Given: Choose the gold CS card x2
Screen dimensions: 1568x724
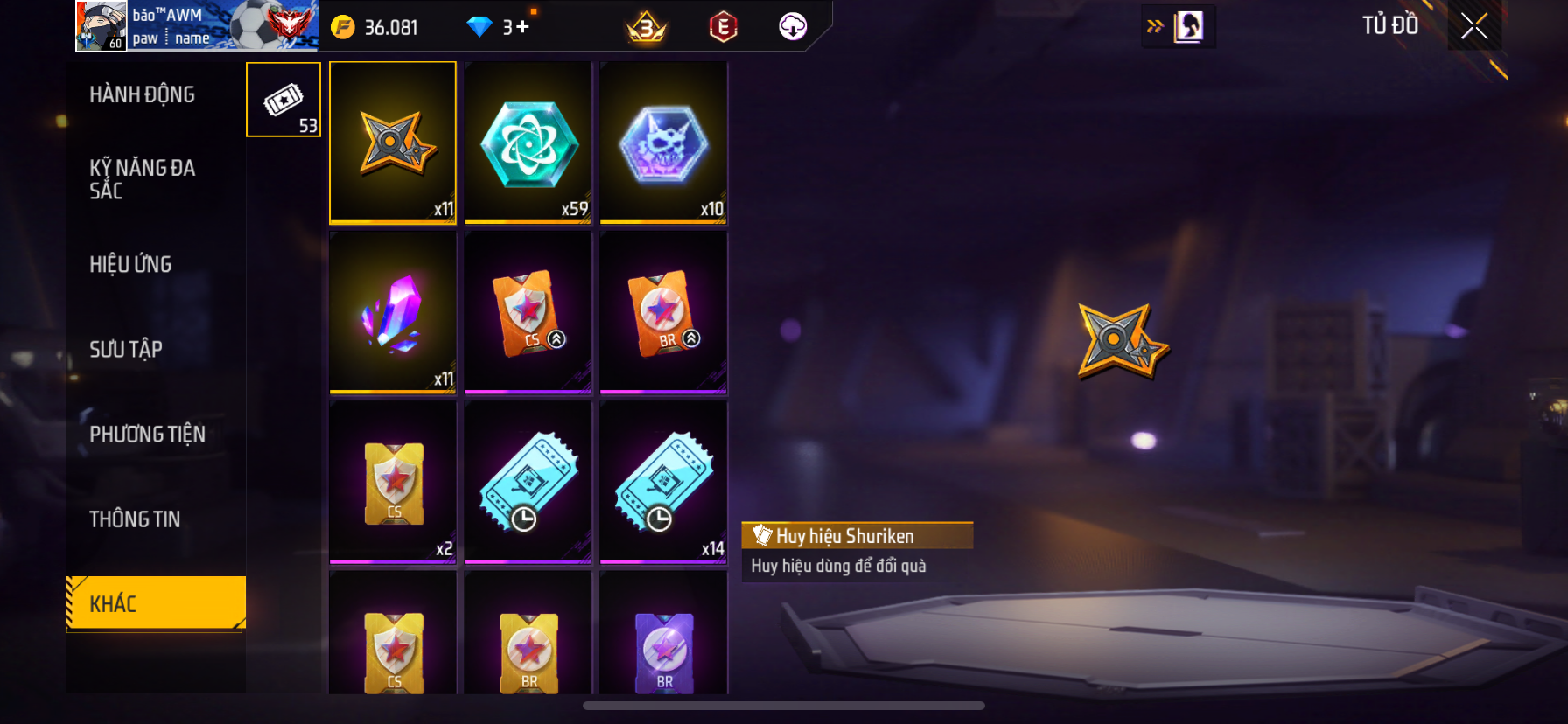Looking at the screenshot, I should [393, 482].
